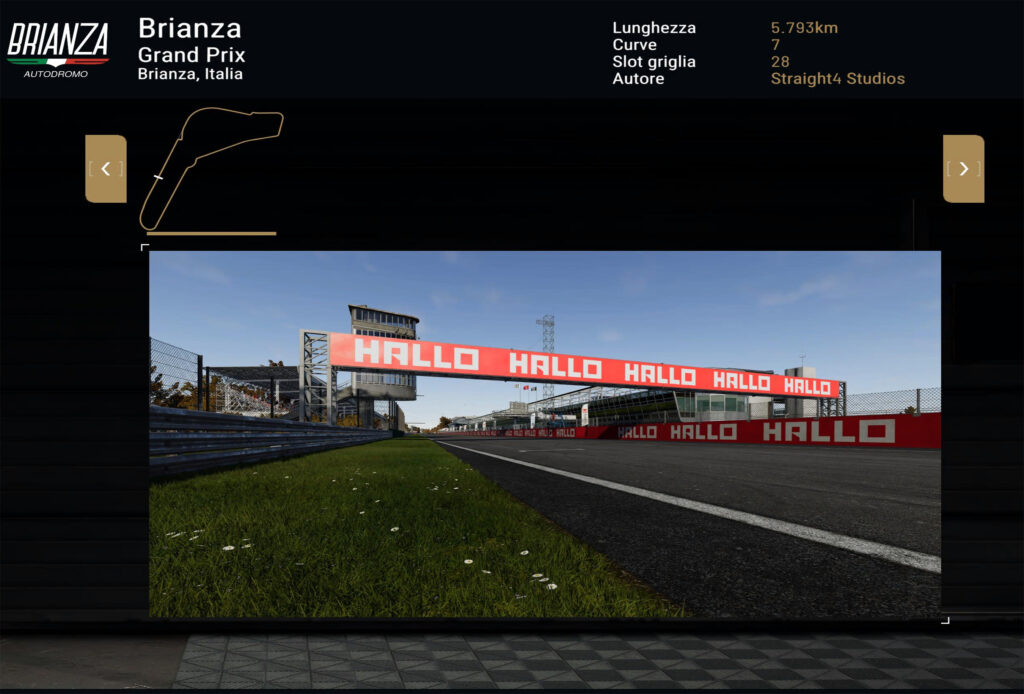Click the Brianza track preview image

[545, 433]
